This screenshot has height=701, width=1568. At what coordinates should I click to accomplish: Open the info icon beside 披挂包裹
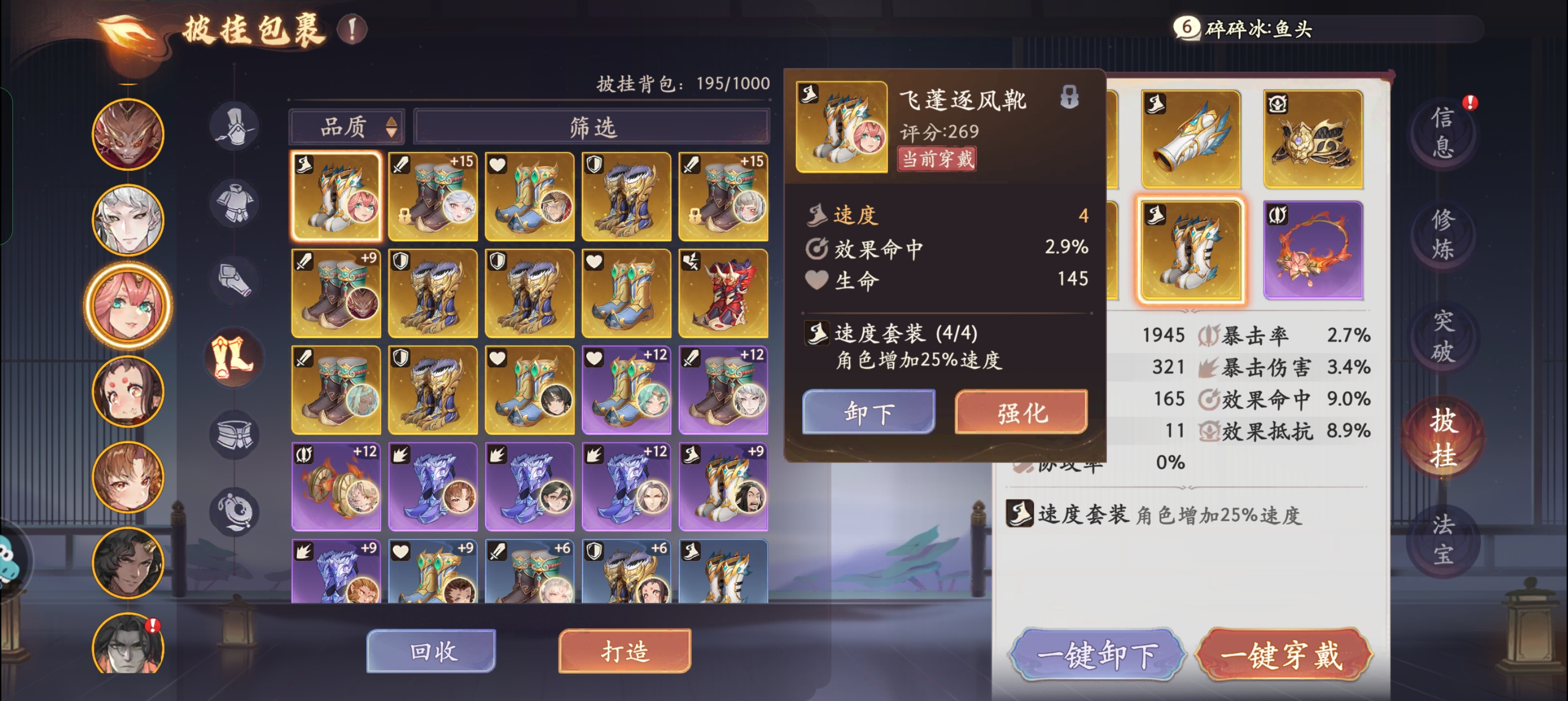pyautogui.click(x=352, y=29)
